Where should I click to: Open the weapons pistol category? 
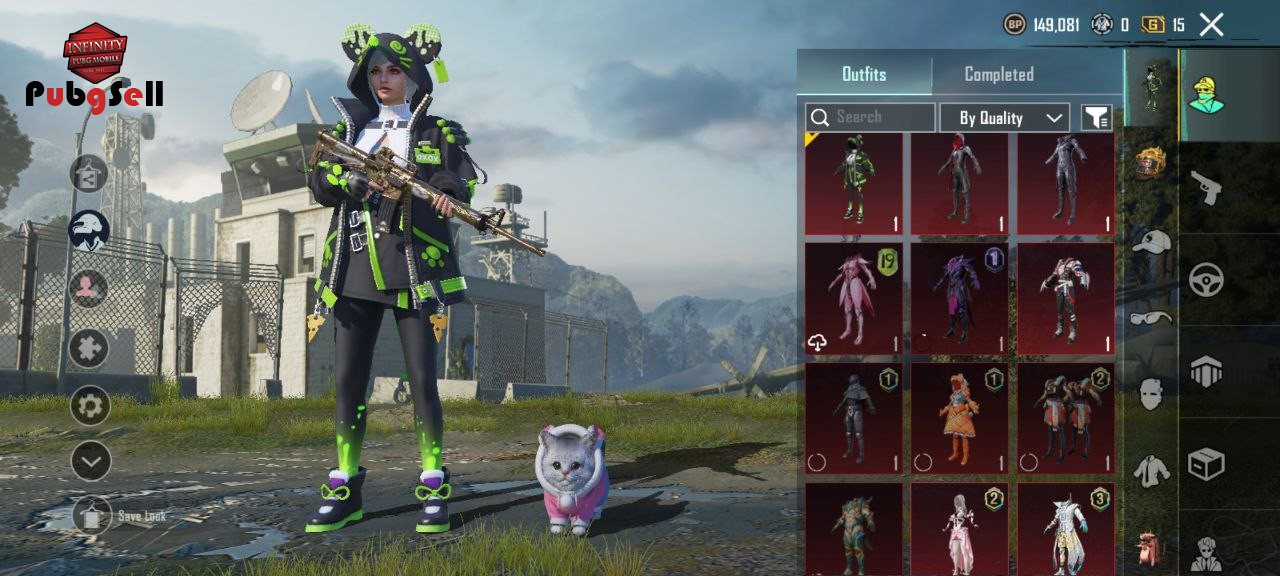pos(1207,187)
